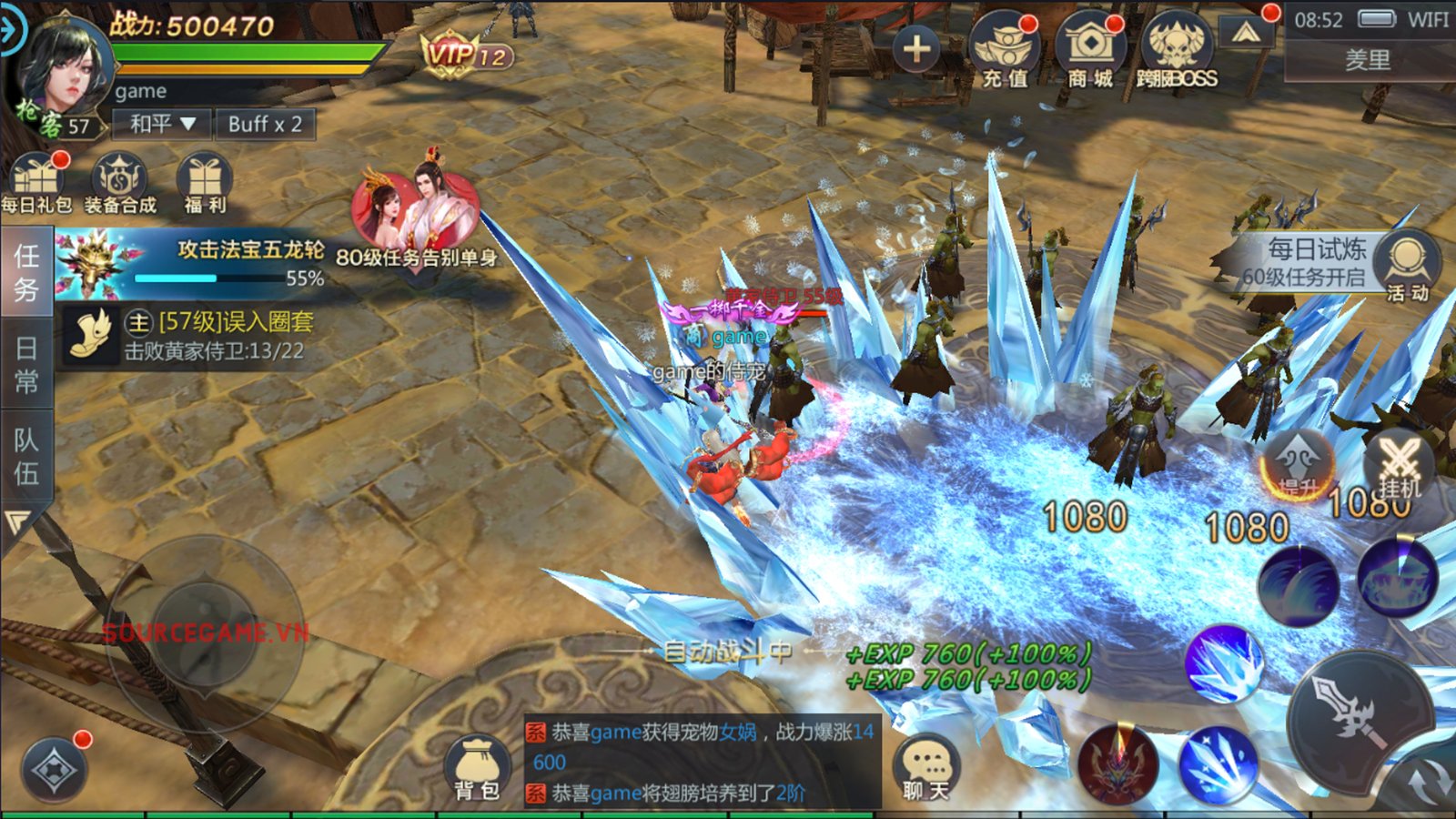The image size is (1456, 819).
Task: Toggle 挂机 auto-battle mode
Action: point(1400,469)
